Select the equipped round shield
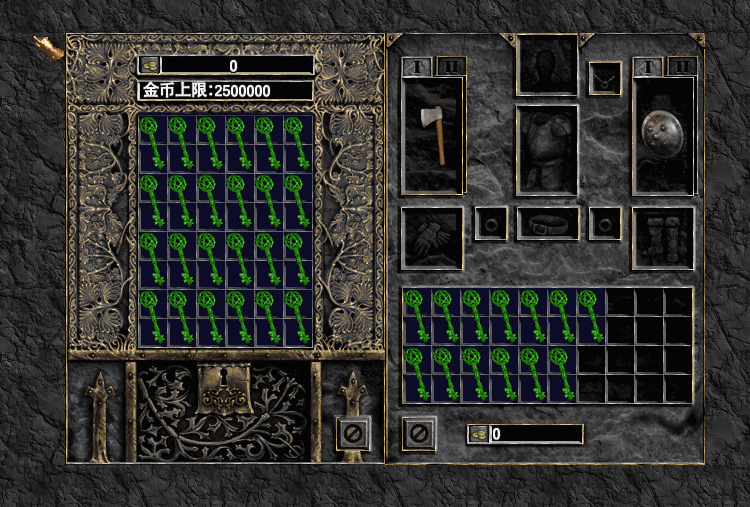Image resolution: width=750 pixels, height=507 pixels. [664, 135]
